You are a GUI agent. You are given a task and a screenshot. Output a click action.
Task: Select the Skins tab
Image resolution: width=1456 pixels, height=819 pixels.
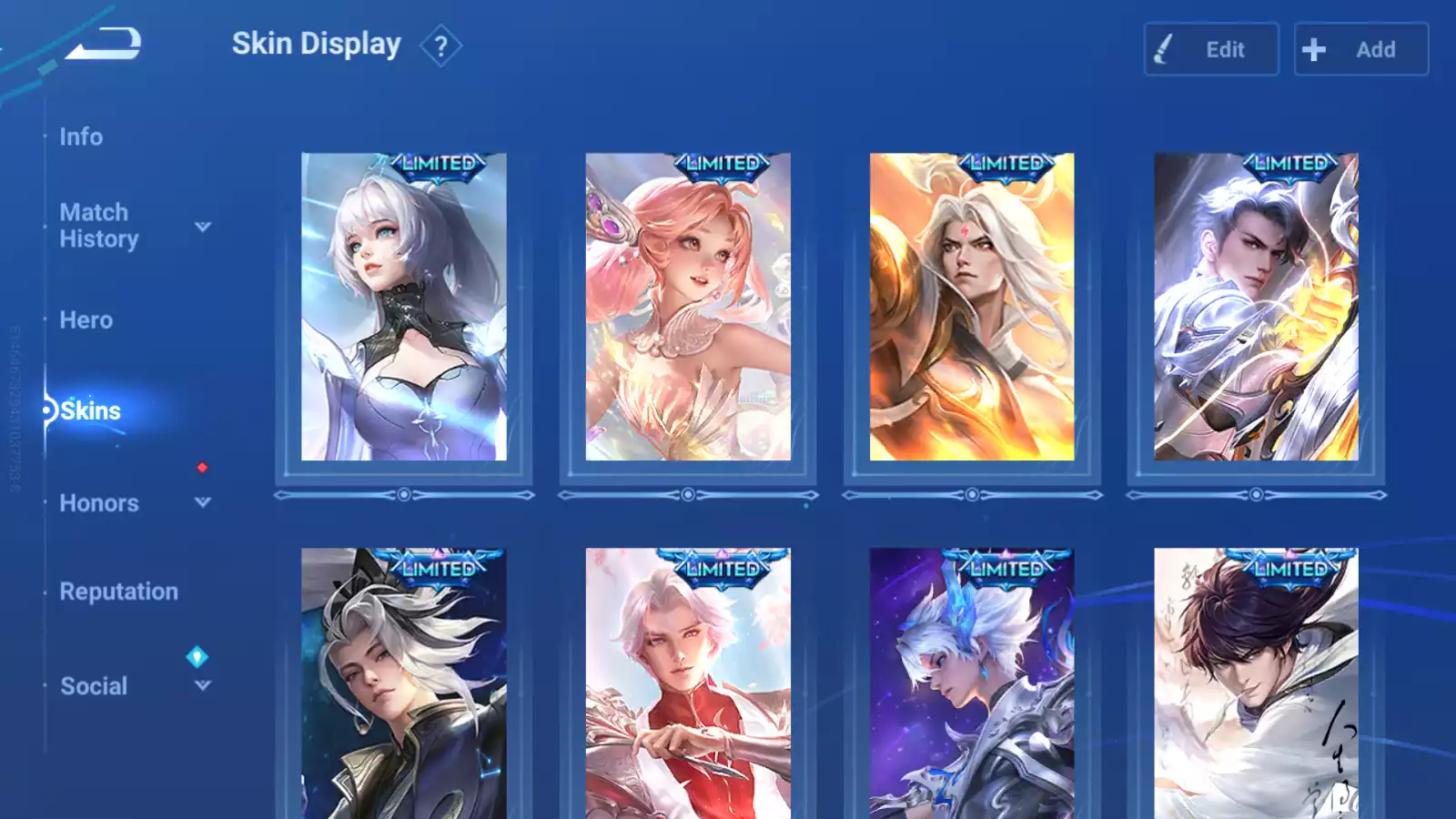pyautogui.click(x=90, y=410)
